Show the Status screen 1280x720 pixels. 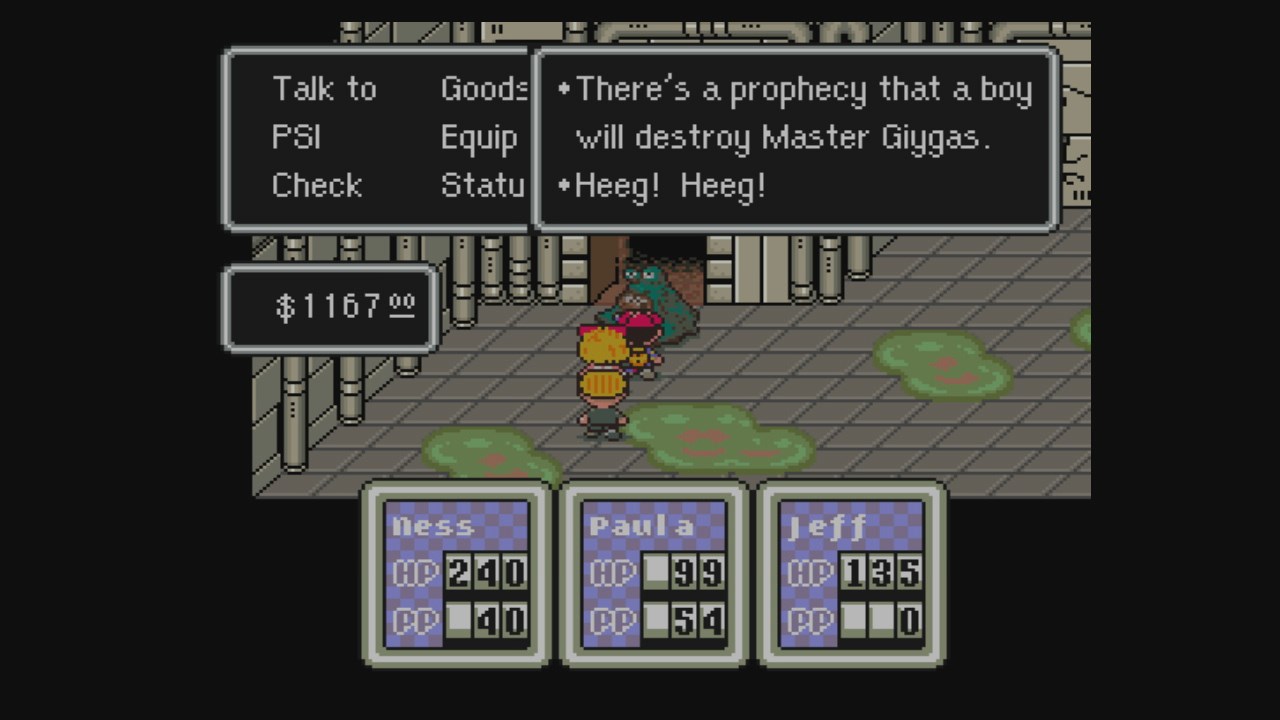(483, 185)
